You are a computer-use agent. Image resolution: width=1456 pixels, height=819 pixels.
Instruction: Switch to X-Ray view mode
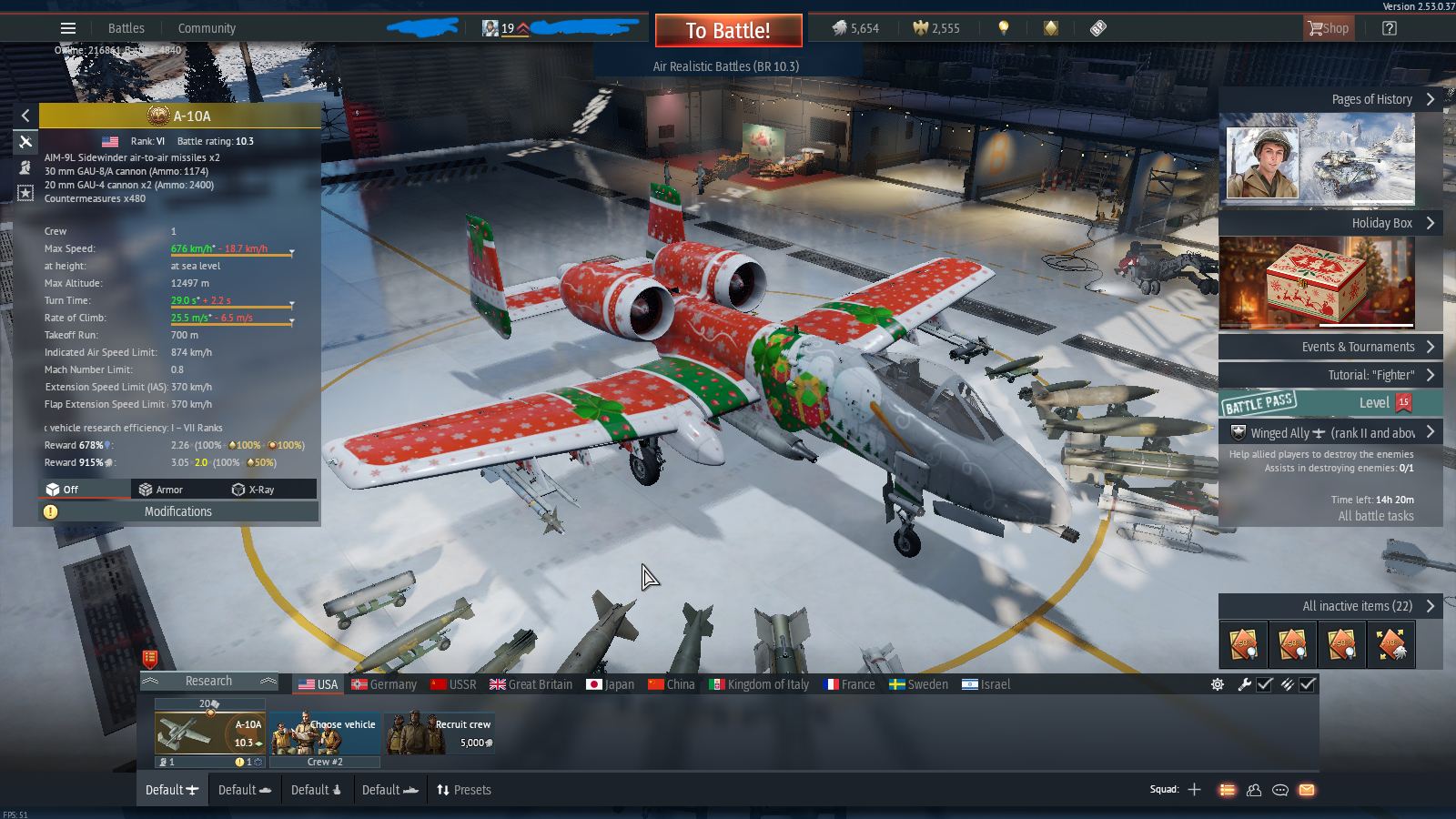[x=254, y=490]
